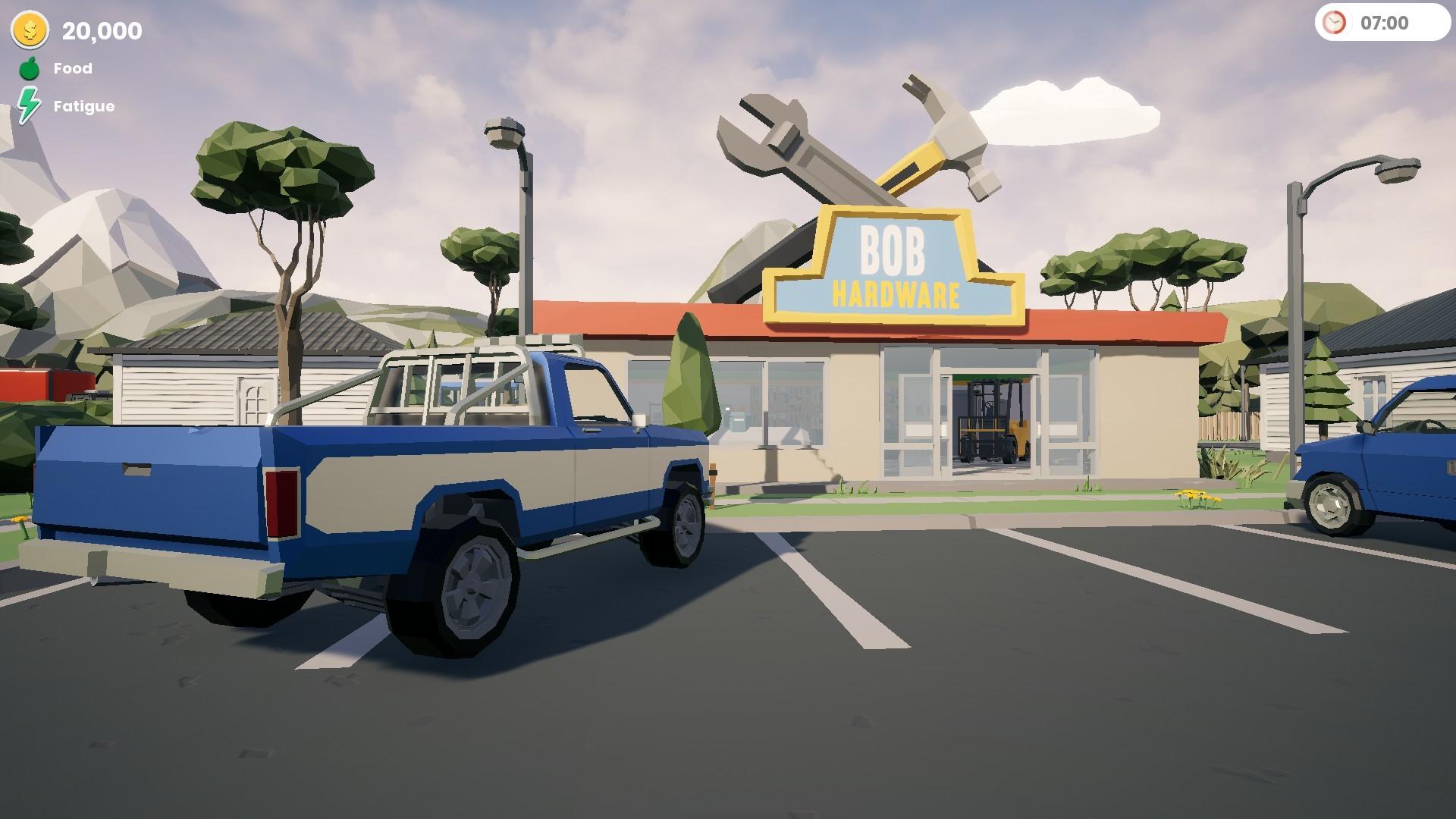Toggle the Fatigue status indicator

pyautogui.click(x=83, y=105)
